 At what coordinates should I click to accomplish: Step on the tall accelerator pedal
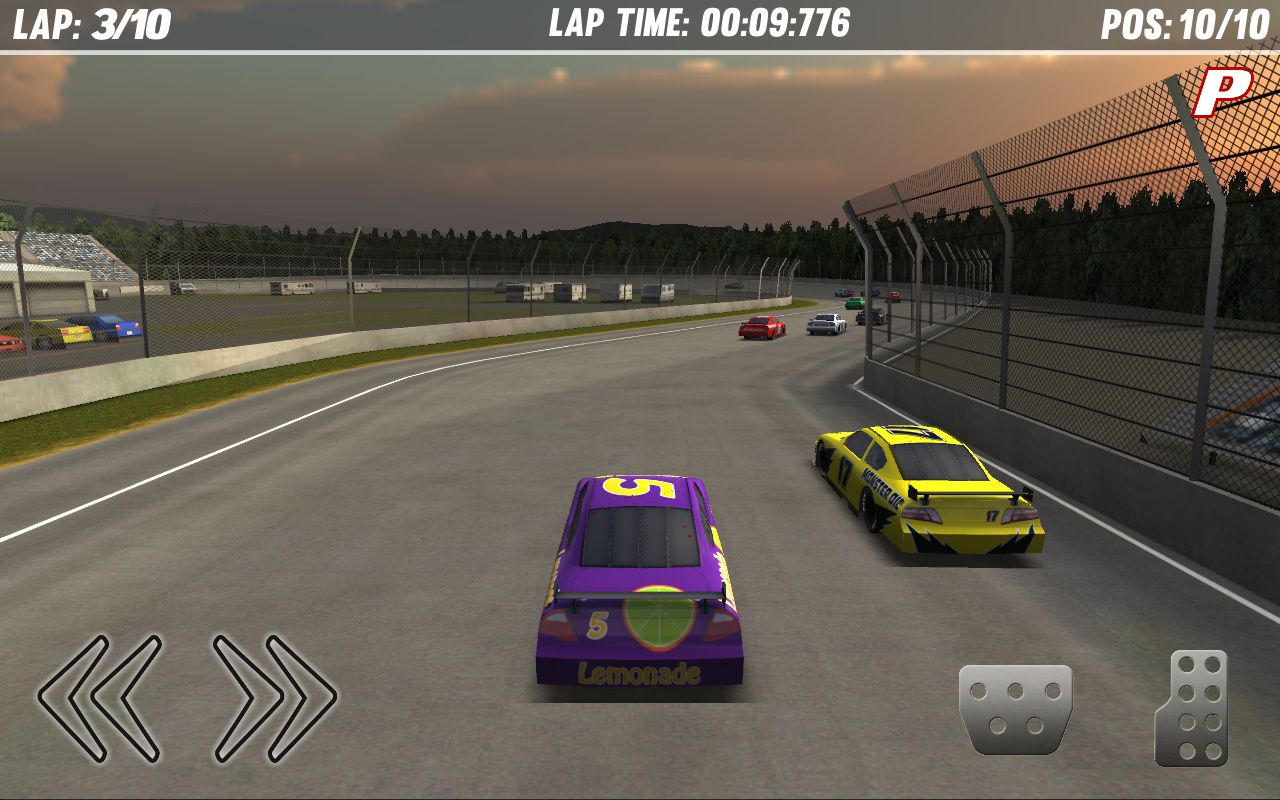[1193, 708]
